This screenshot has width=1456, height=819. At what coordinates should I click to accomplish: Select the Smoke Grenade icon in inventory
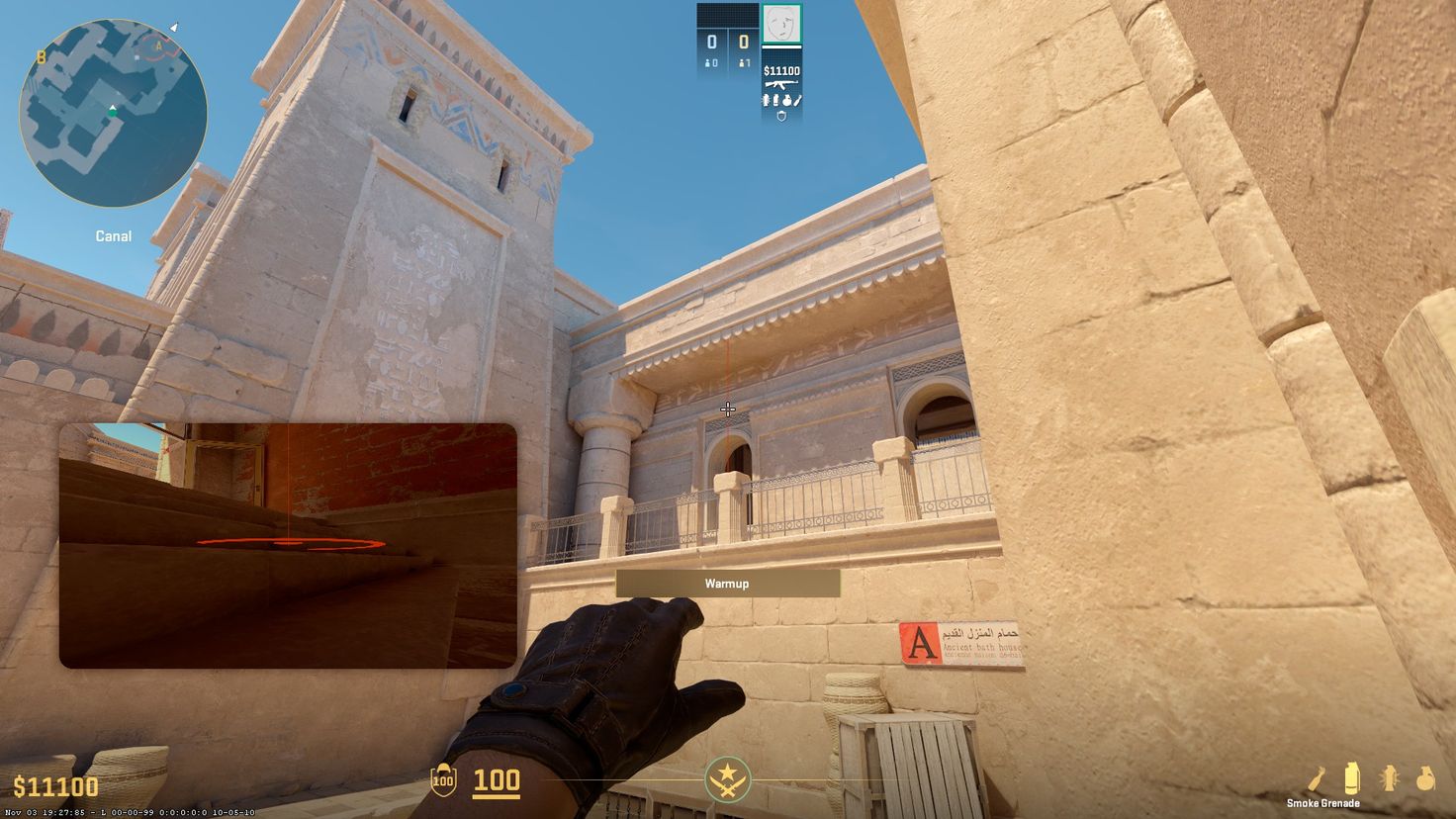coord(1352,777)
